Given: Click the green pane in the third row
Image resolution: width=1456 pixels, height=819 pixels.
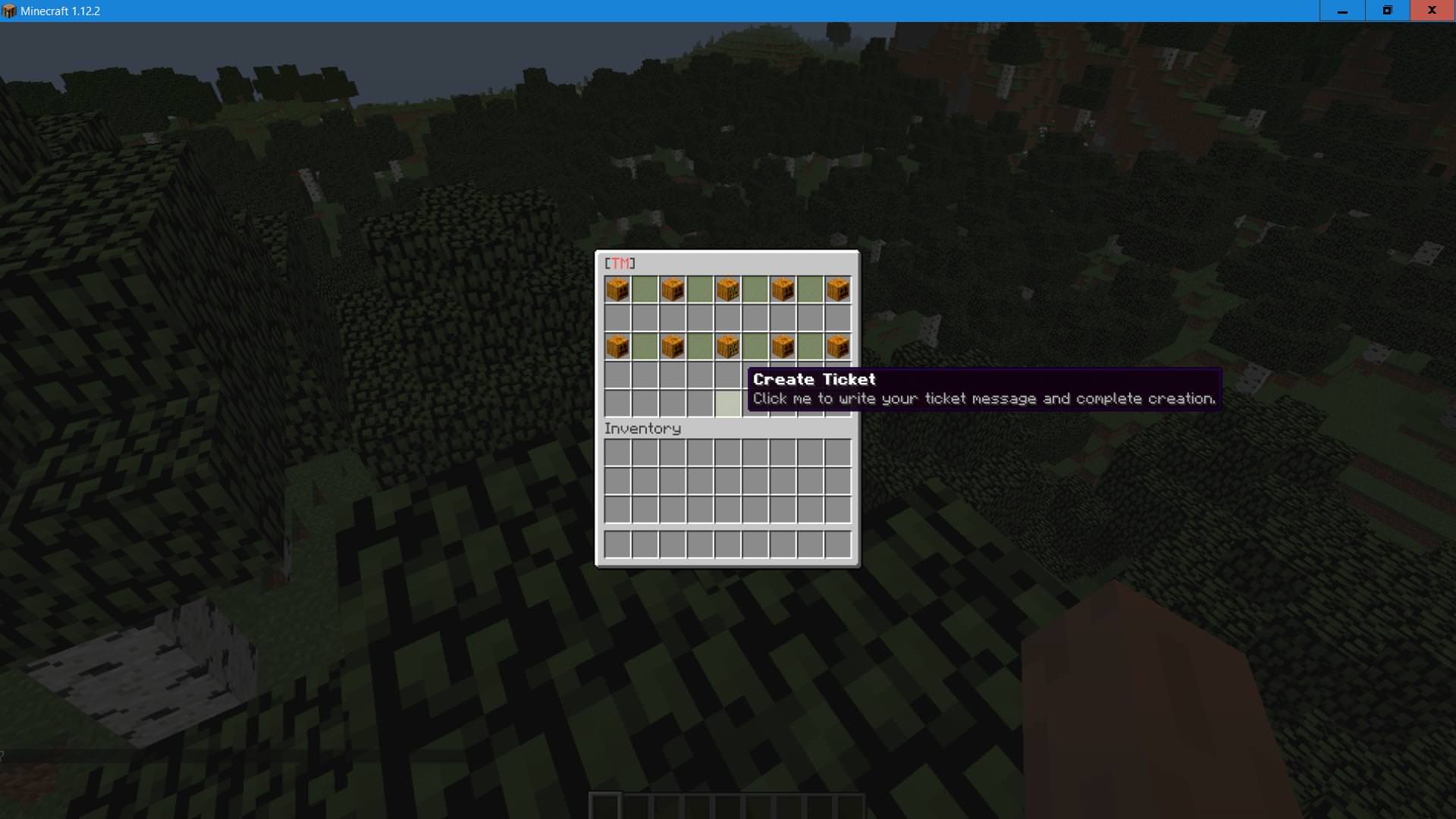Looking at the screenshot, I should click(x=645, y=346).
